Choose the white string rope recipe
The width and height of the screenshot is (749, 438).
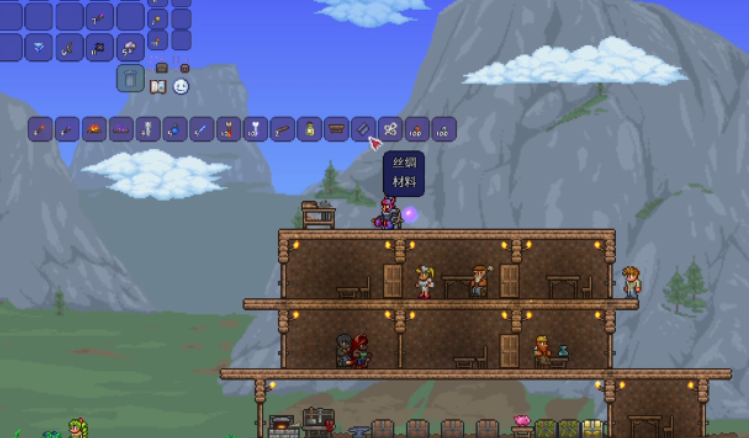[x=390, y=129]
